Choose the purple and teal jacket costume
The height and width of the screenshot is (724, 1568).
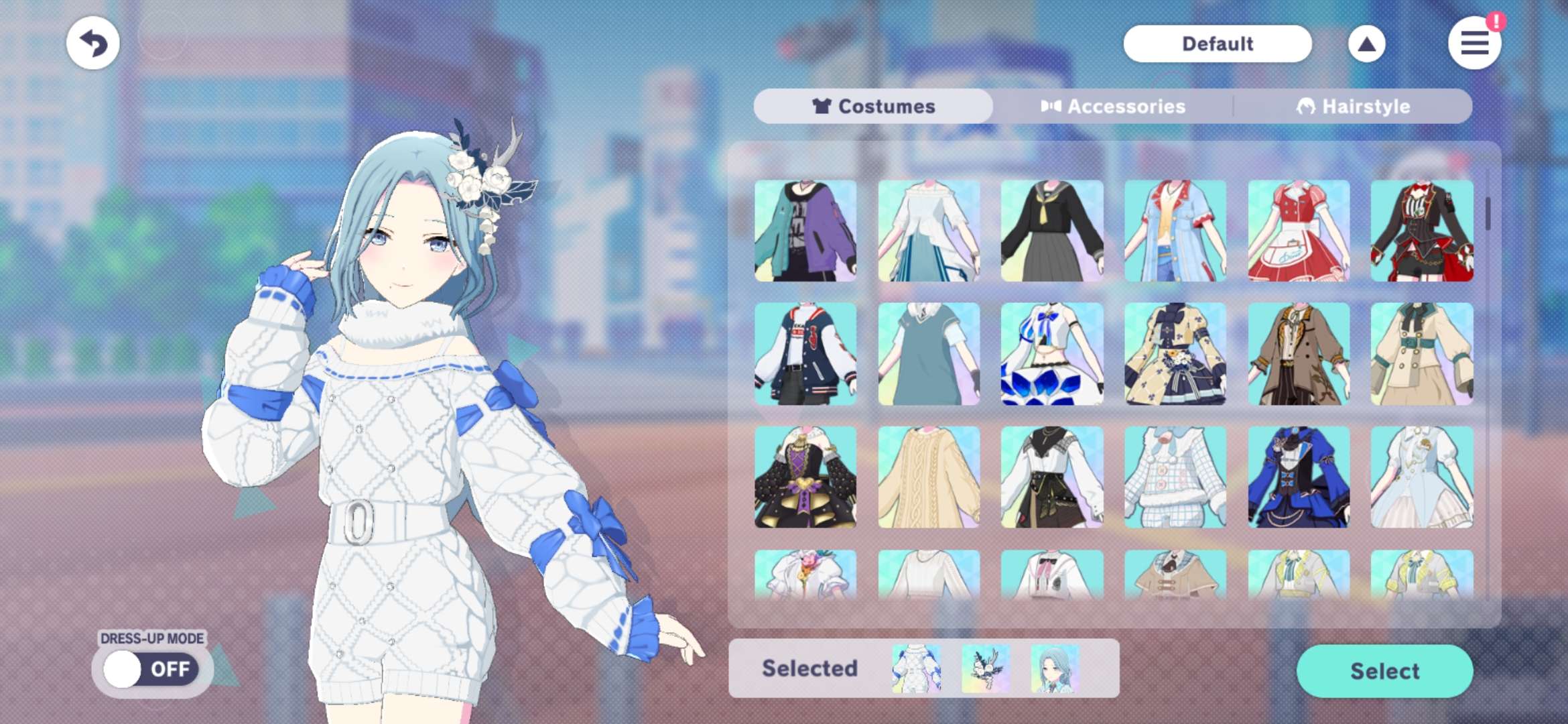click(x=805, y=231)
